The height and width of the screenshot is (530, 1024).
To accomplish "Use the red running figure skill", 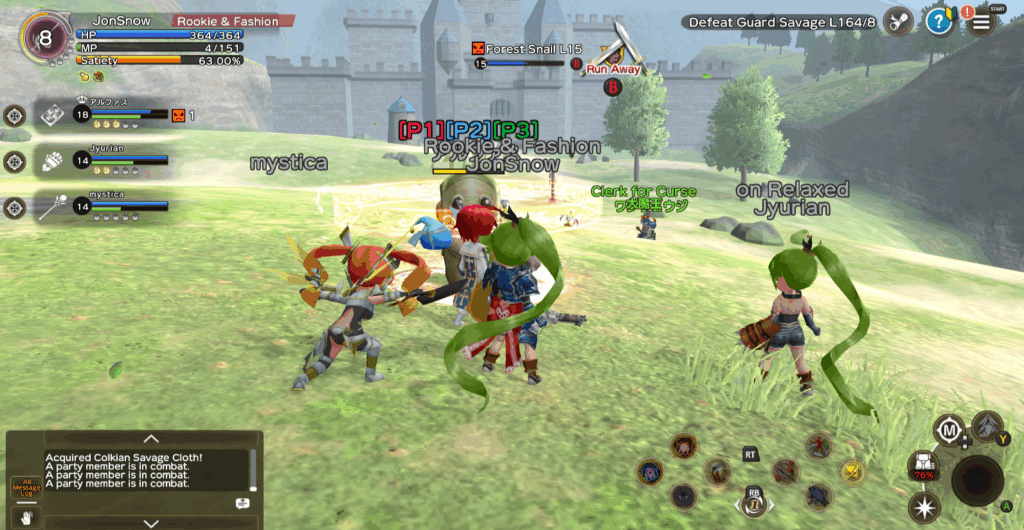I will [x=819, y=444].
